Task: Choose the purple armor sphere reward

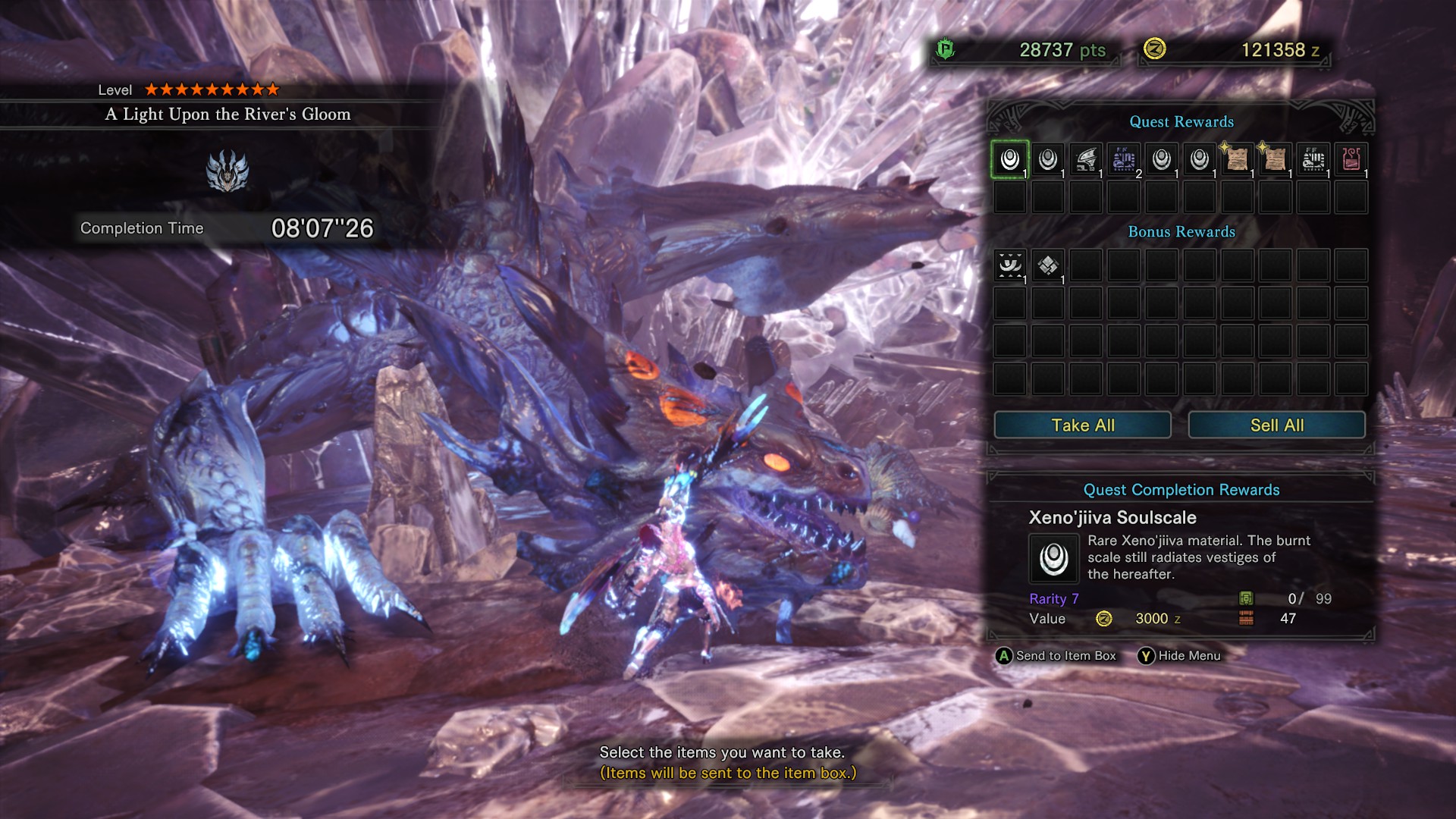Action: tap(1124, 159)
